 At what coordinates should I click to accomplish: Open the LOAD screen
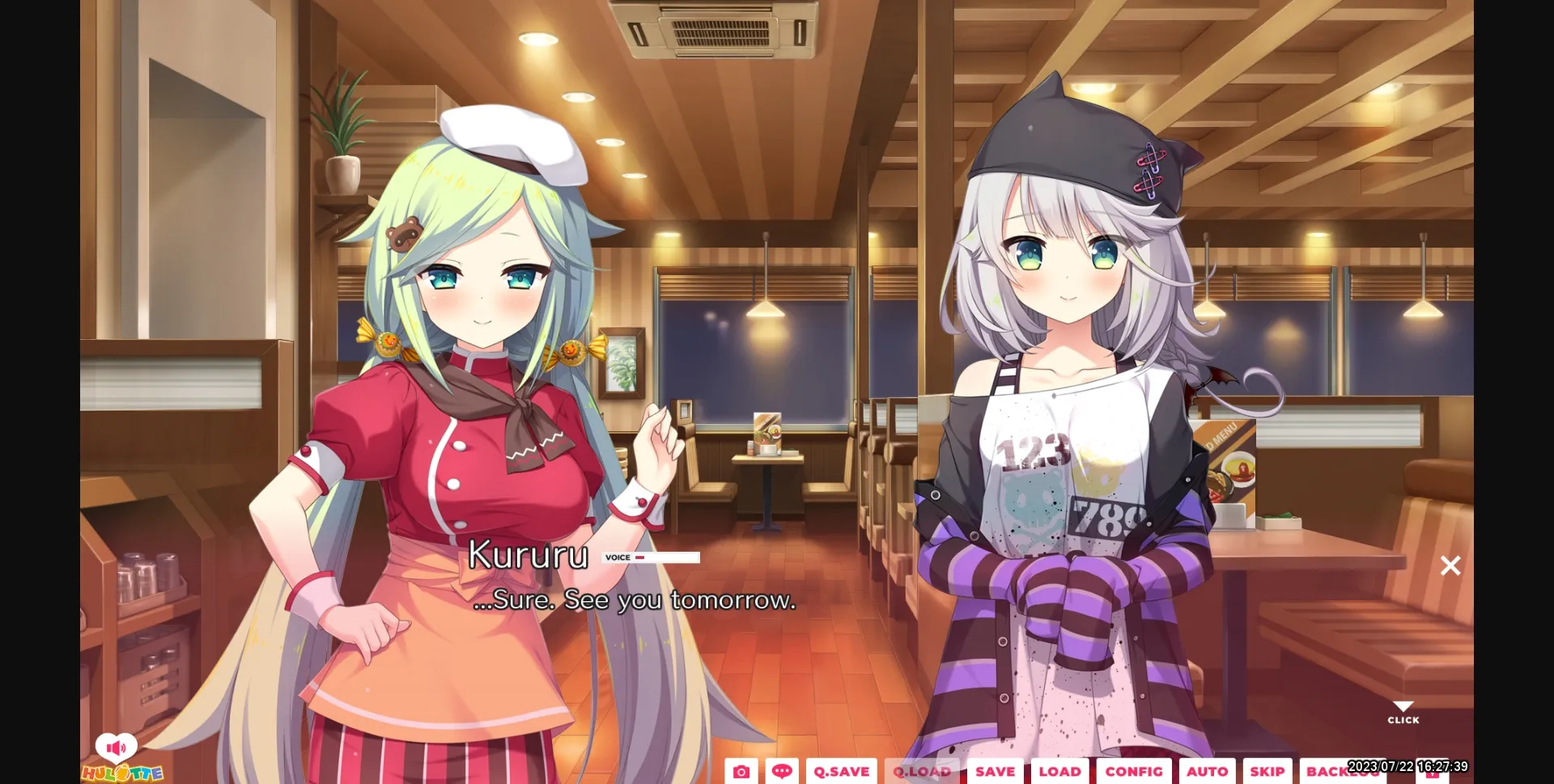click(x=1060, y=771)
